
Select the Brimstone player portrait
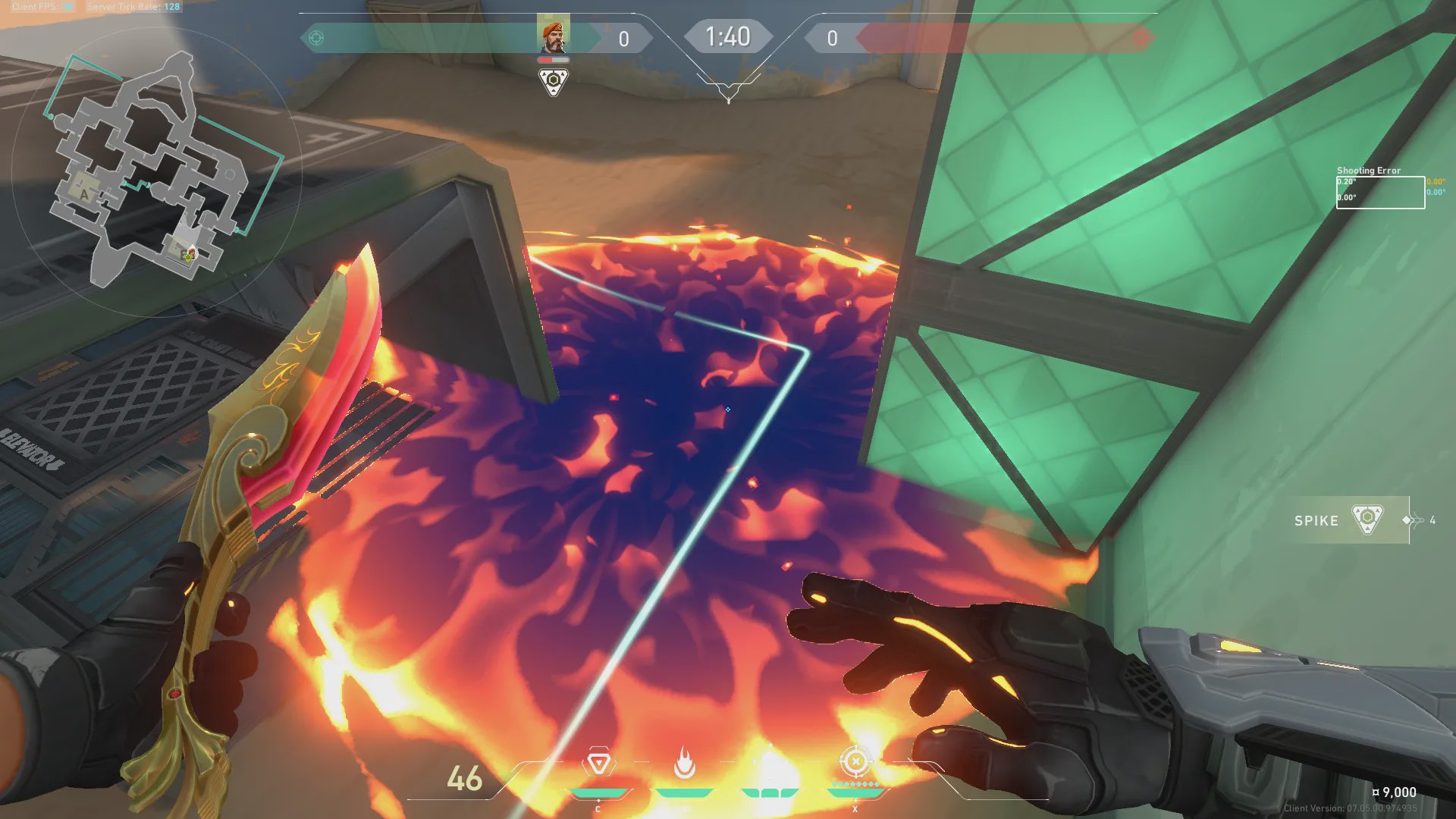(553, 36)
